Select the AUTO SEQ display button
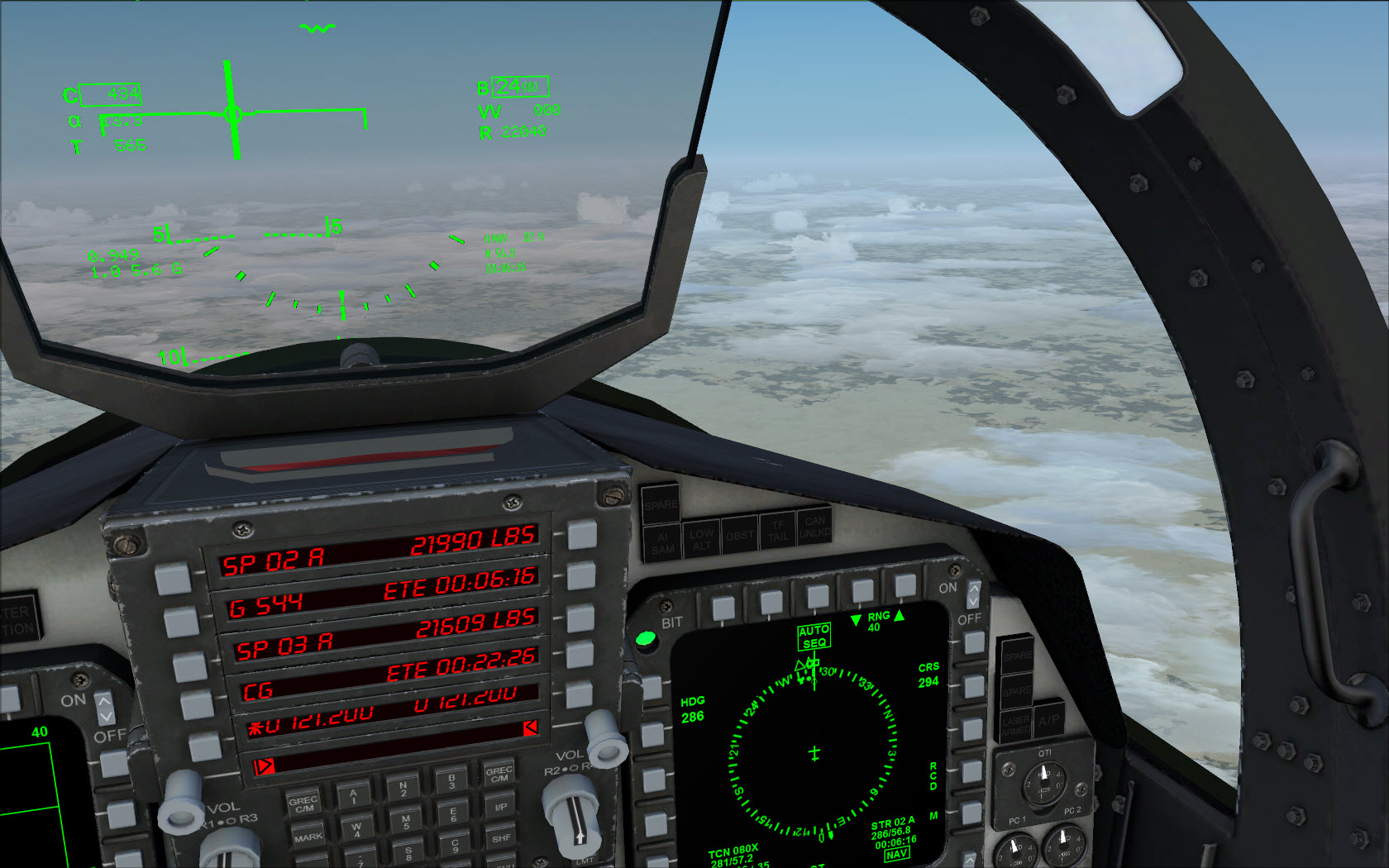The image size is (1389, 868). point(817,597)
